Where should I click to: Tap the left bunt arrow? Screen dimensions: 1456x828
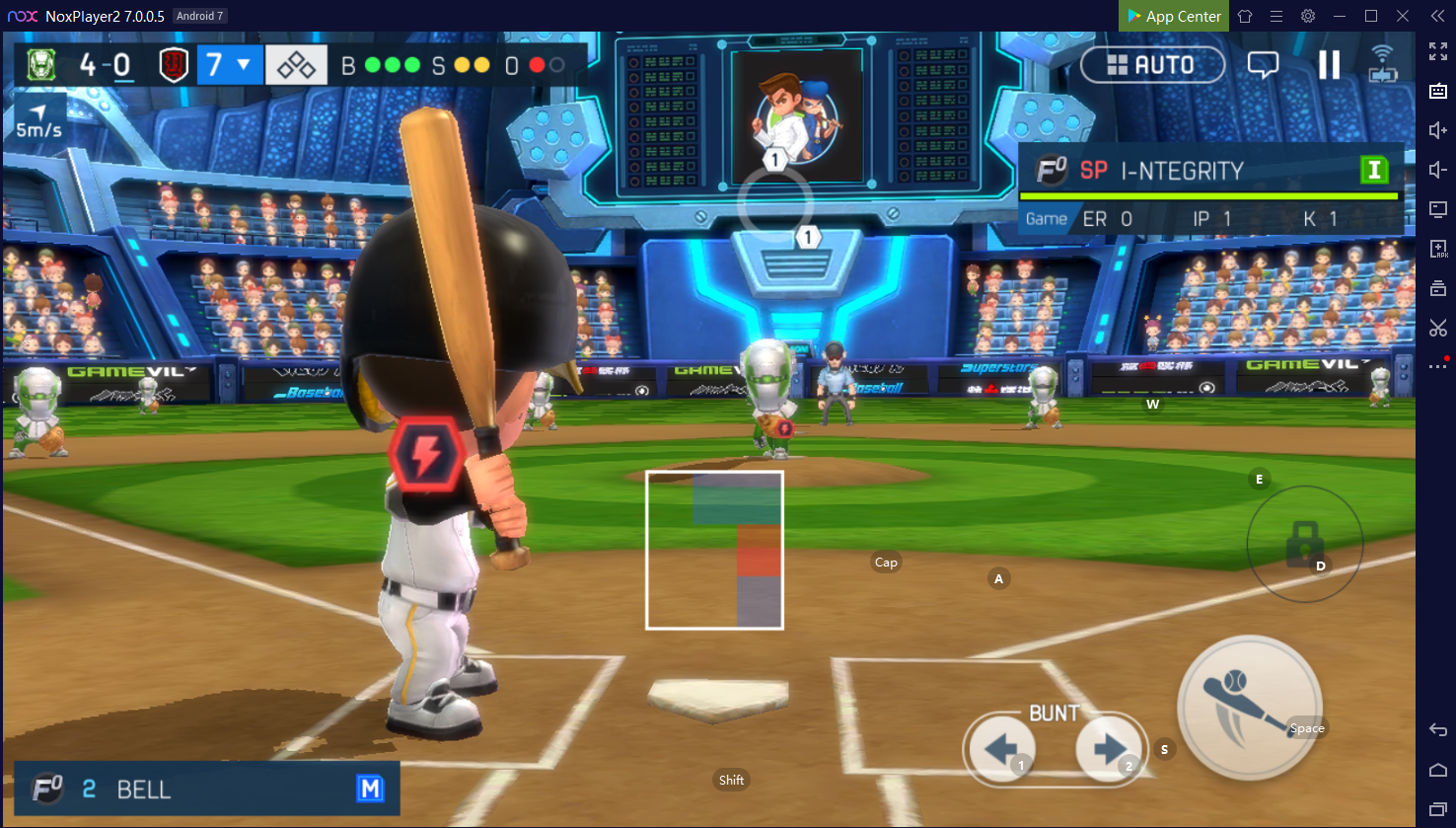click(1001, 750)
